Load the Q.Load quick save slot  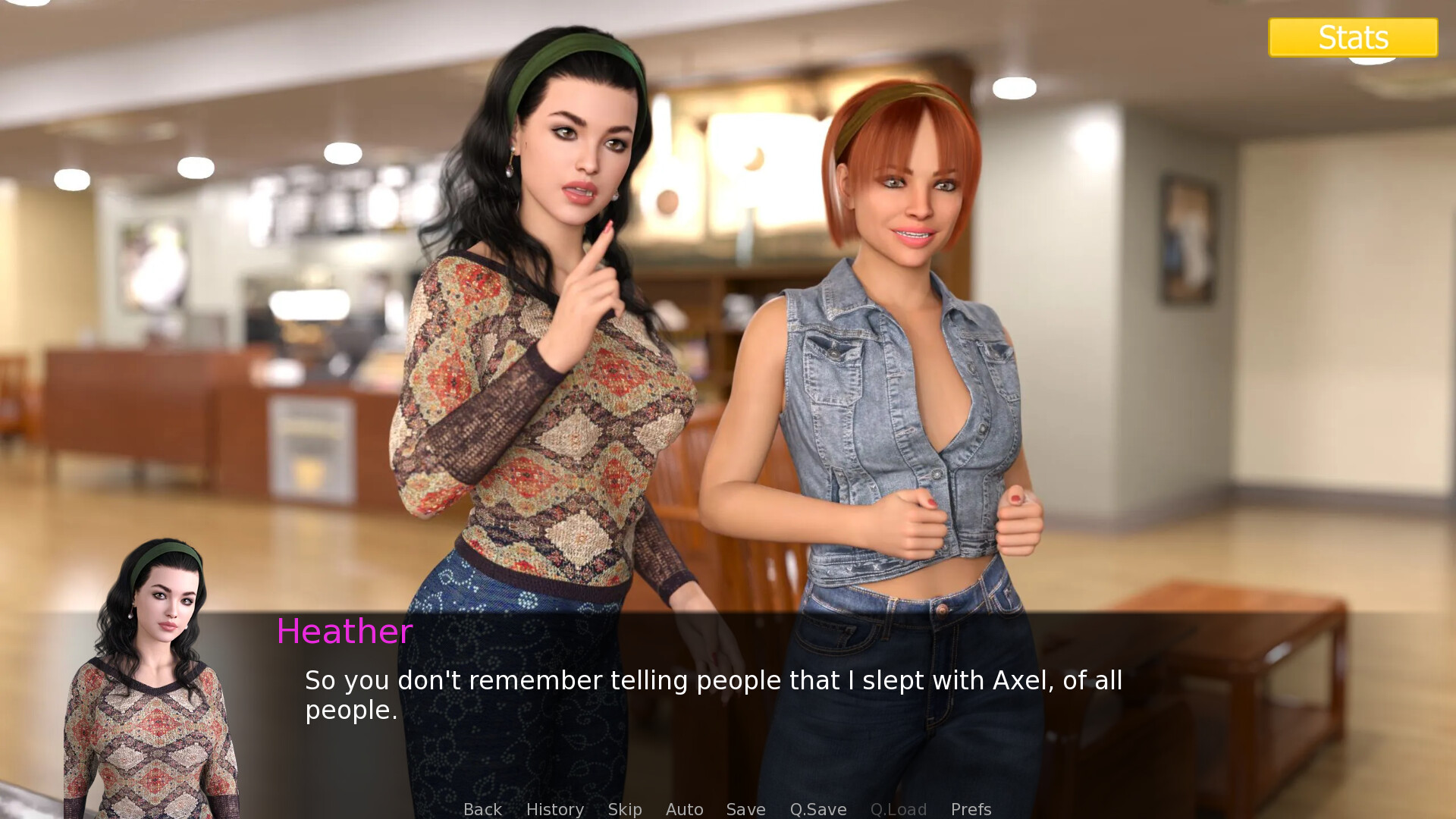[899, 809]
